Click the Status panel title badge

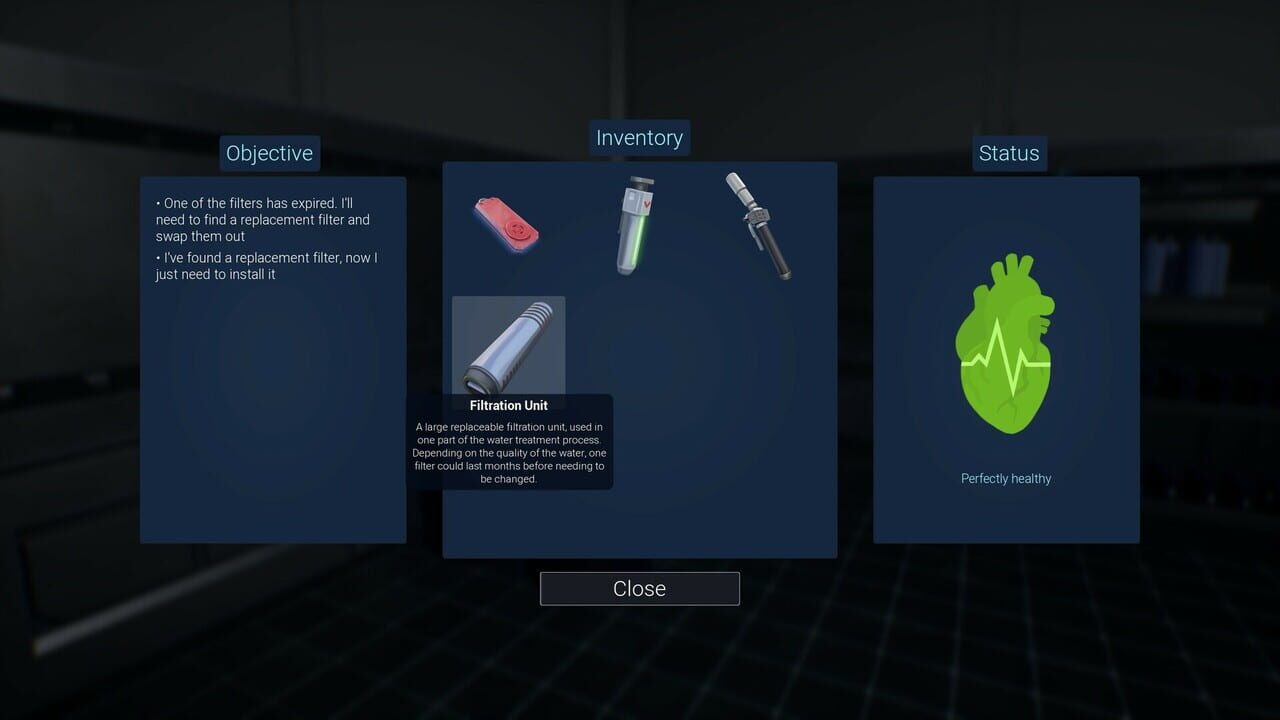[1008, 153]
